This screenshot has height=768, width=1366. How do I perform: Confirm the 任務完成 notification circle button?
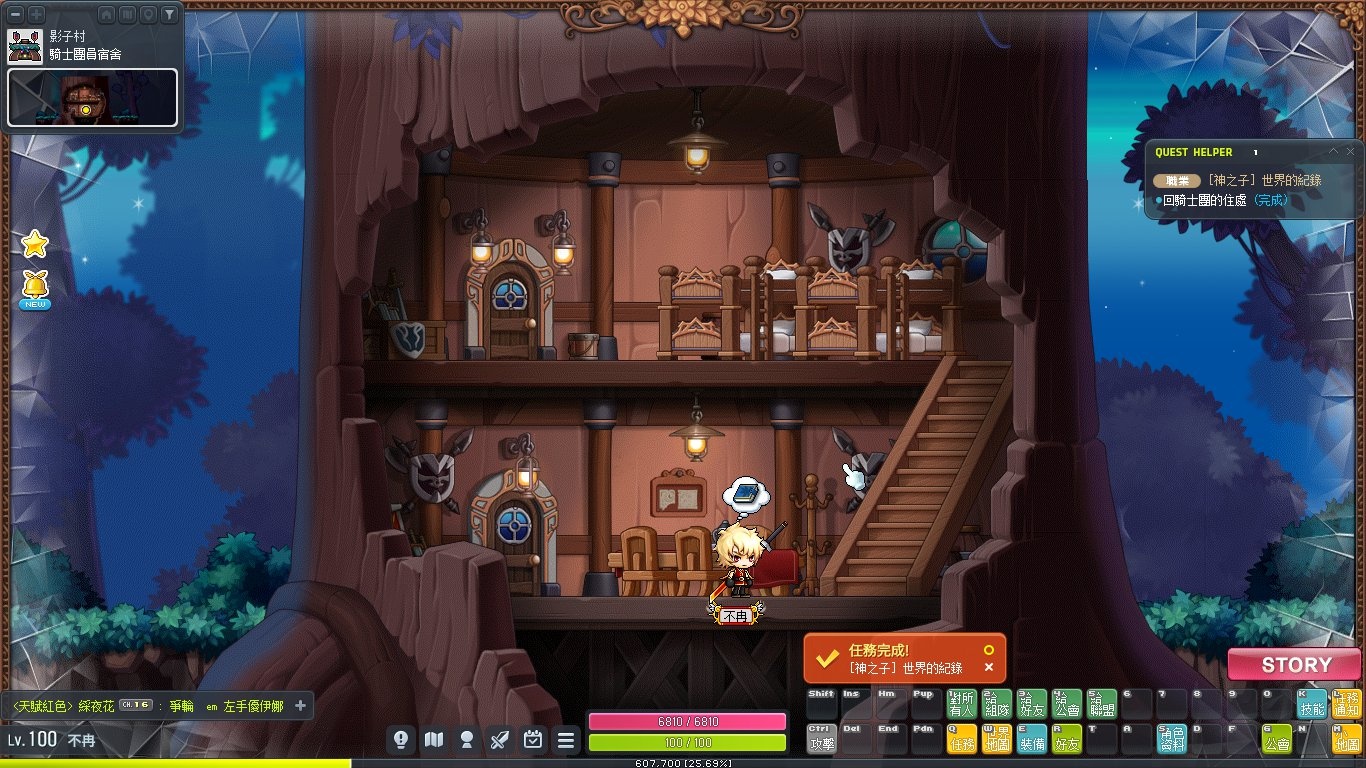click(x=989, y=649)
